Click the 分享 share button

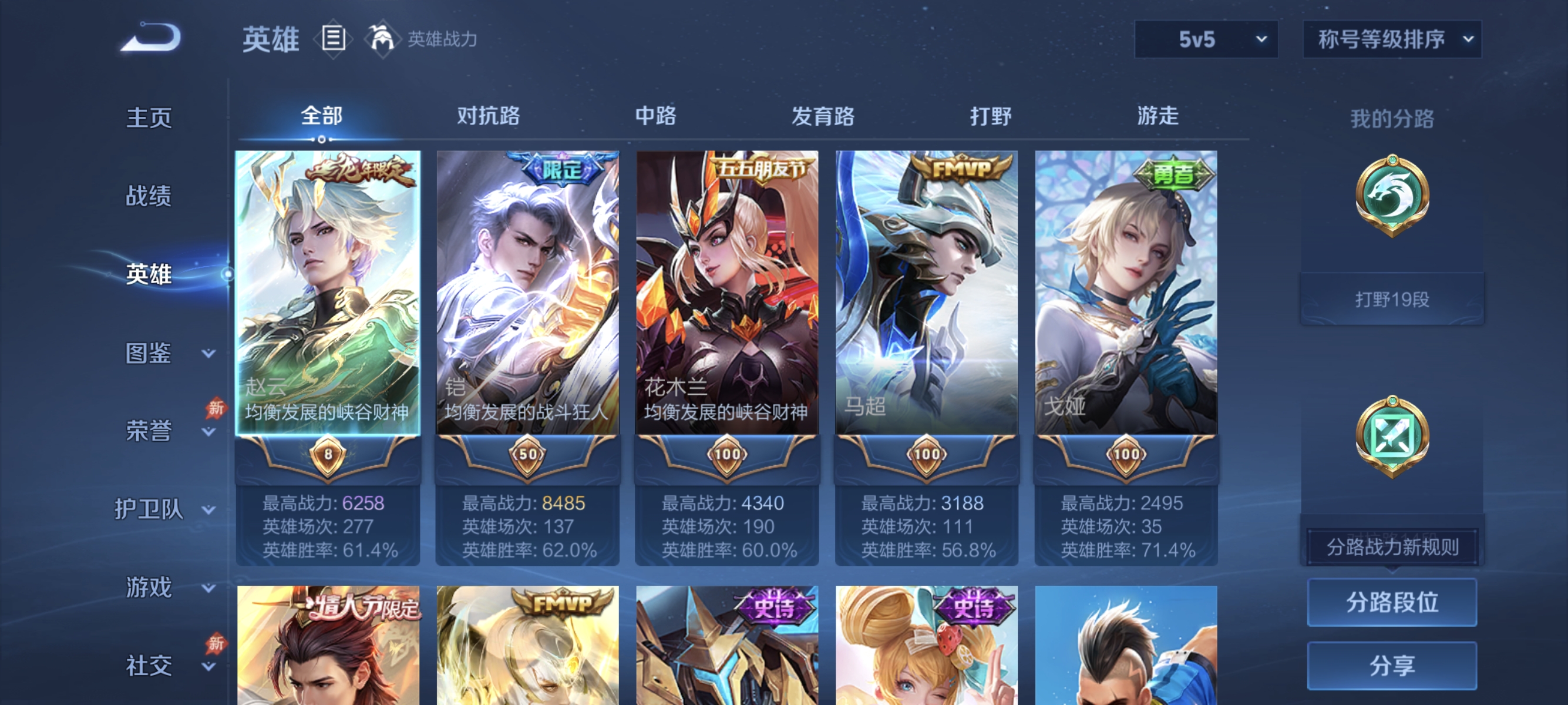coord(1392,666)
